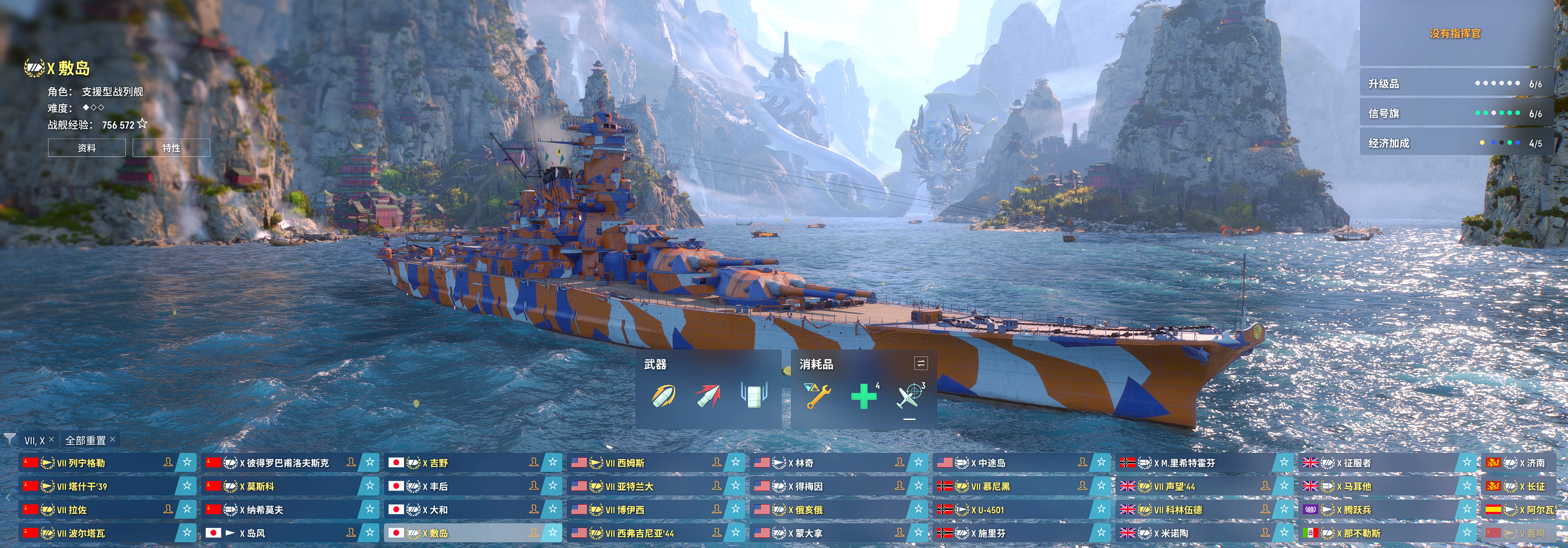Viewport: 1568px width, 548px height.
Task: Open the 经济加成 economic bonuses row
Action: tap(1455, 144)
